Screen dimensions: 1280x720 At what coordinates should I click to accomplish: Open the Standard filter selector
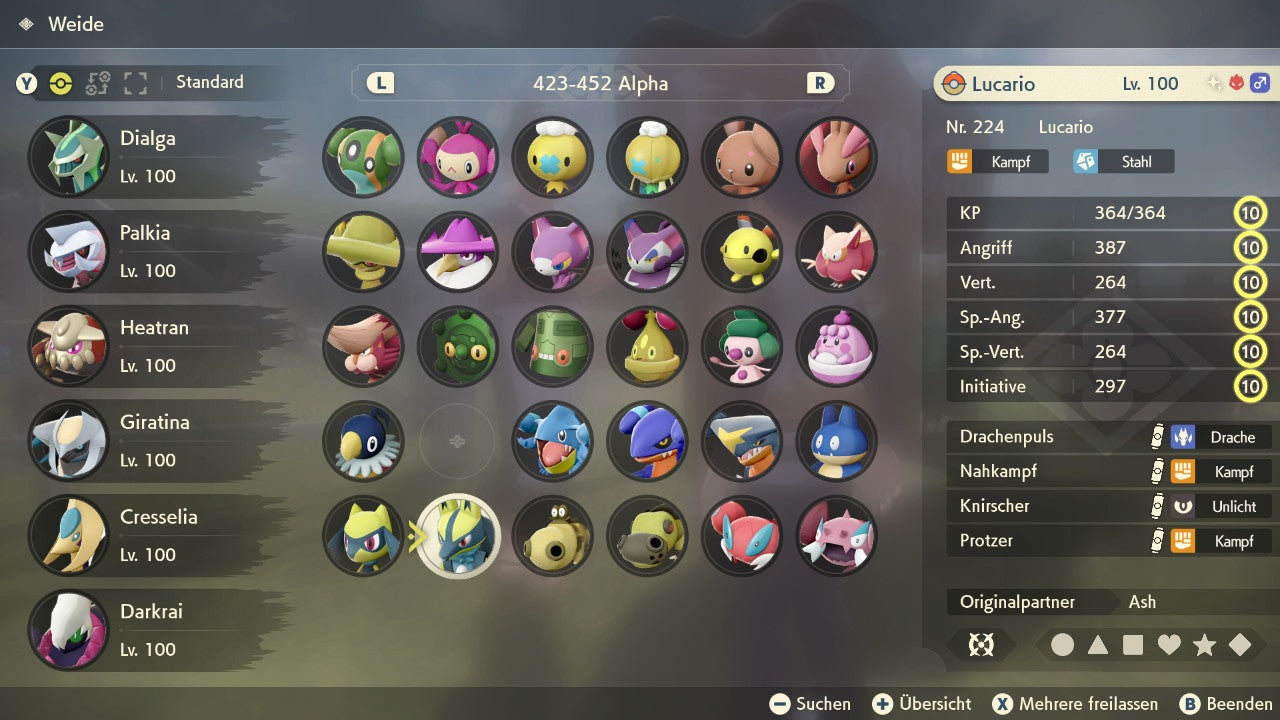(209, 82)
